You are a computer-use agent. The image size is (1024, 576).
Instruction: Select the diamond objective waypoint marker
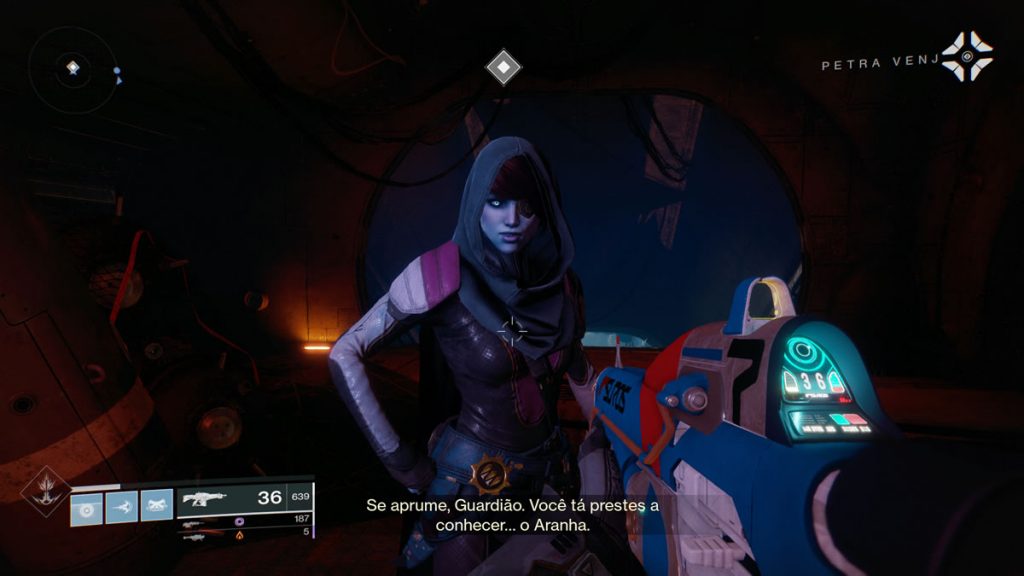click(x=503, y=68)
